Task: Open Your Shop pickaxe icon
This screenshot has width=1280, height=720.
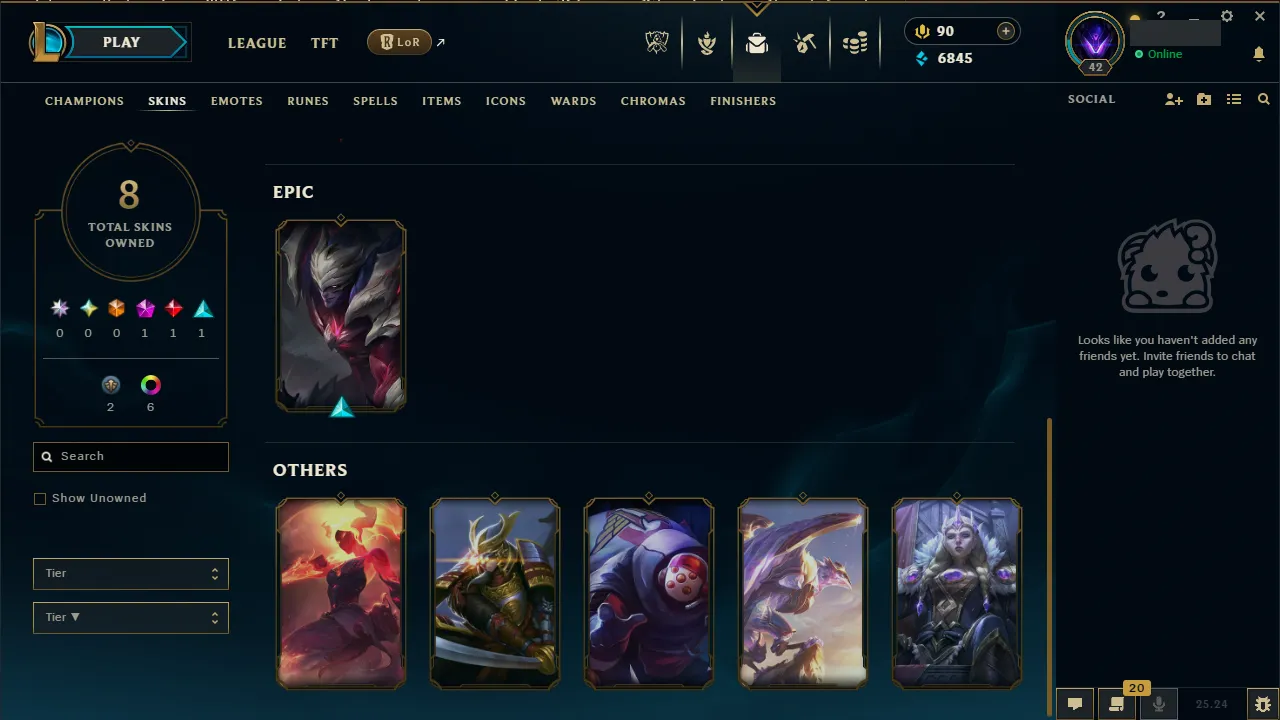Action: pos(805,42)
